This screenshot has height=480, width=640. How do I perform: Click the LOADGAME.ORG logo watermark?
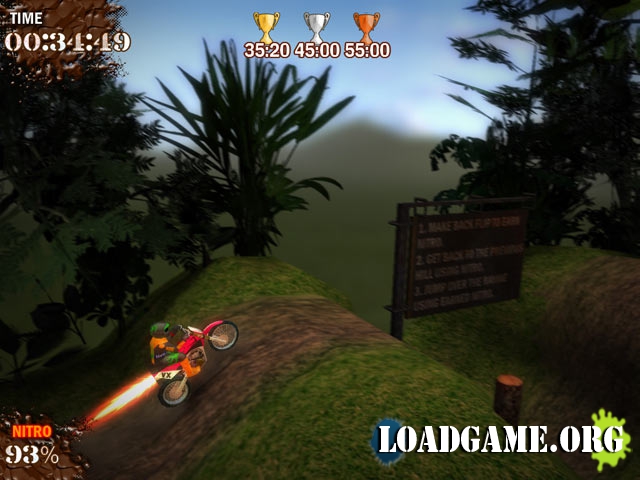pos(500,440)
